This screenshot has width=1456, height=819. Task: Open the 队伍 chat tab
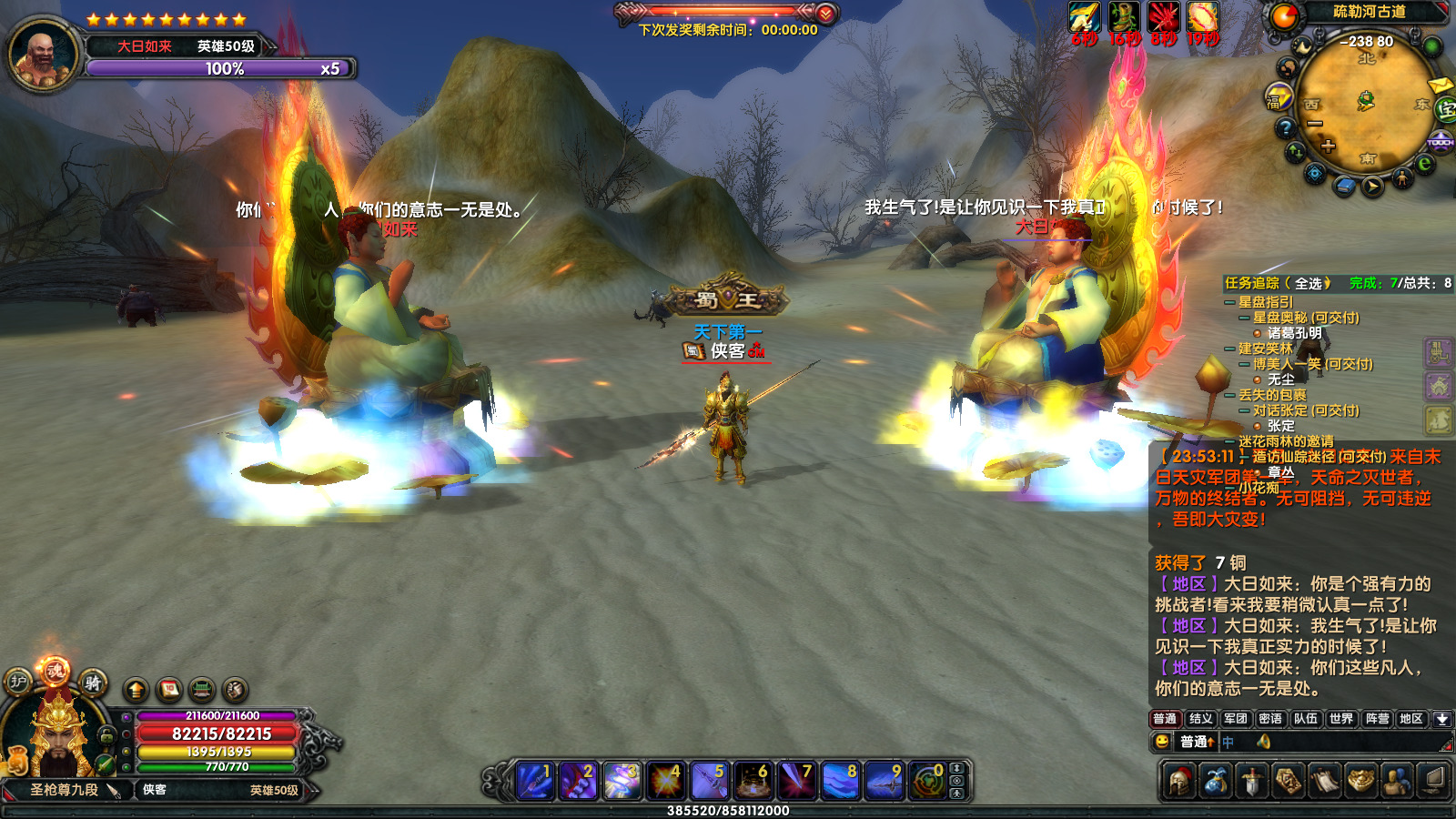click(x=1306, y=719)
